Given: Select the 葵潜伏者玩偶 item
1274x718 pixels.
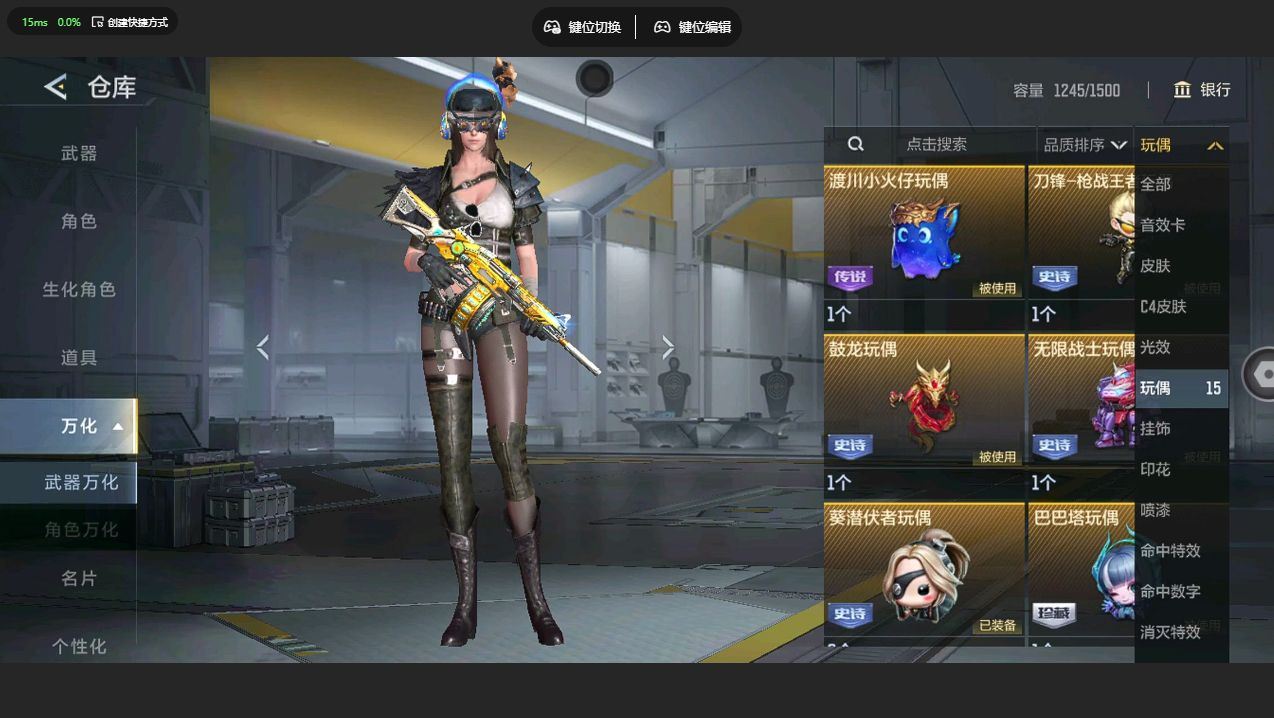Looking at the screenshot, I should (x=923, y=572).
